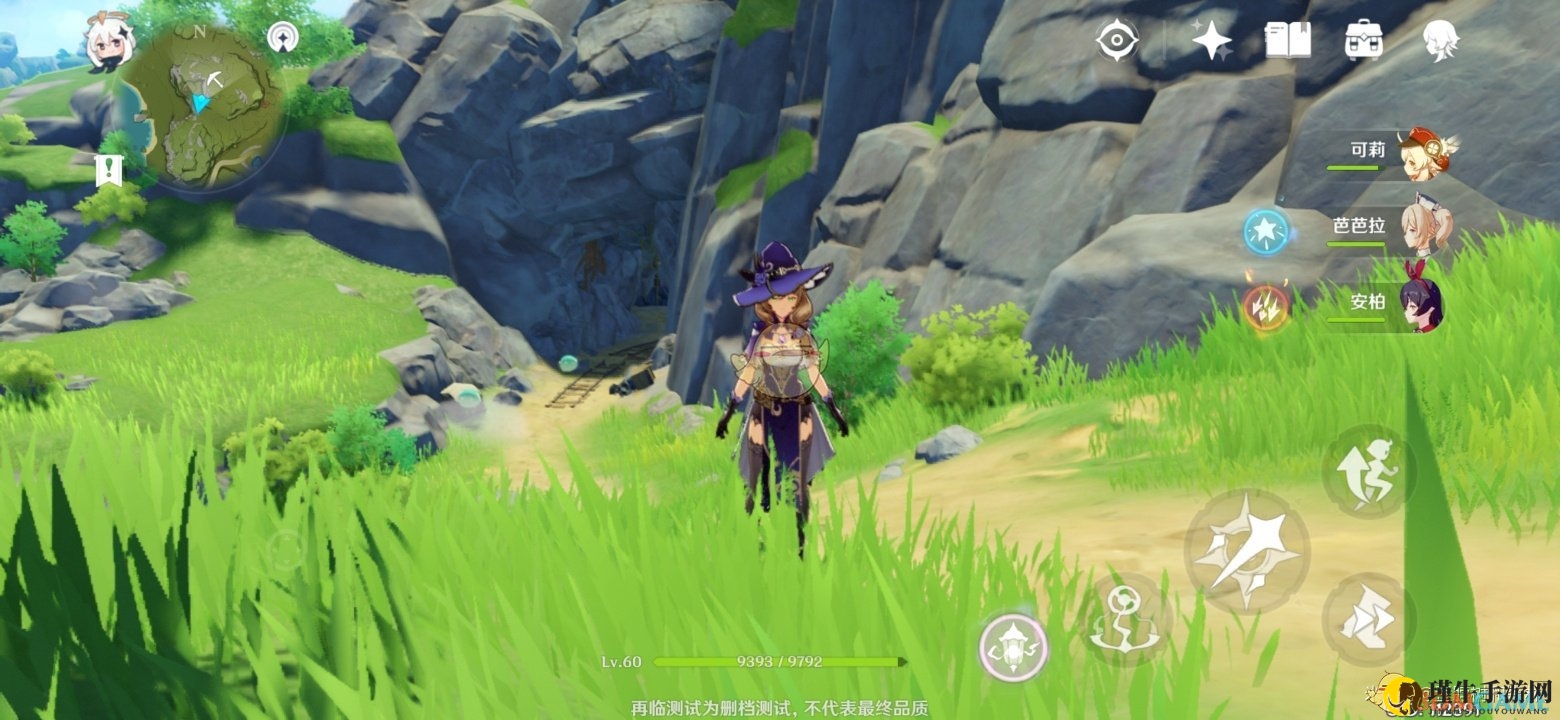Open the quest marker icon below the minimap
Viewport: 1560px width, 720px height.
pyautogui.click(x=107, y=170)
